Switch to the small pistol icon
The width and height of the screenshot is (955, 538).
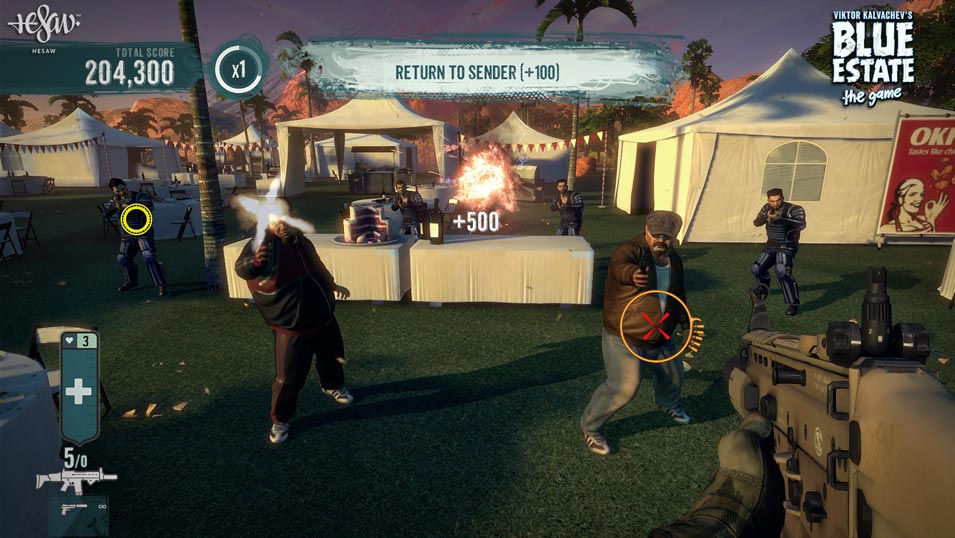coord(72,508)
